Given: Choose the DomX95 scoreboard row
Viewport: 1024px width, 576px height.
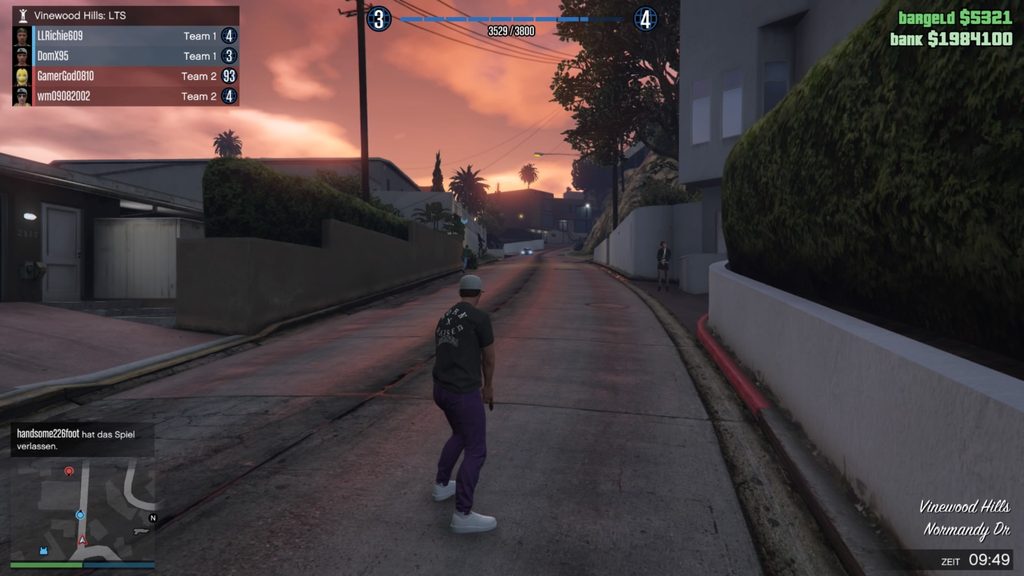Looking at the screenshot, I should point(125,56).
